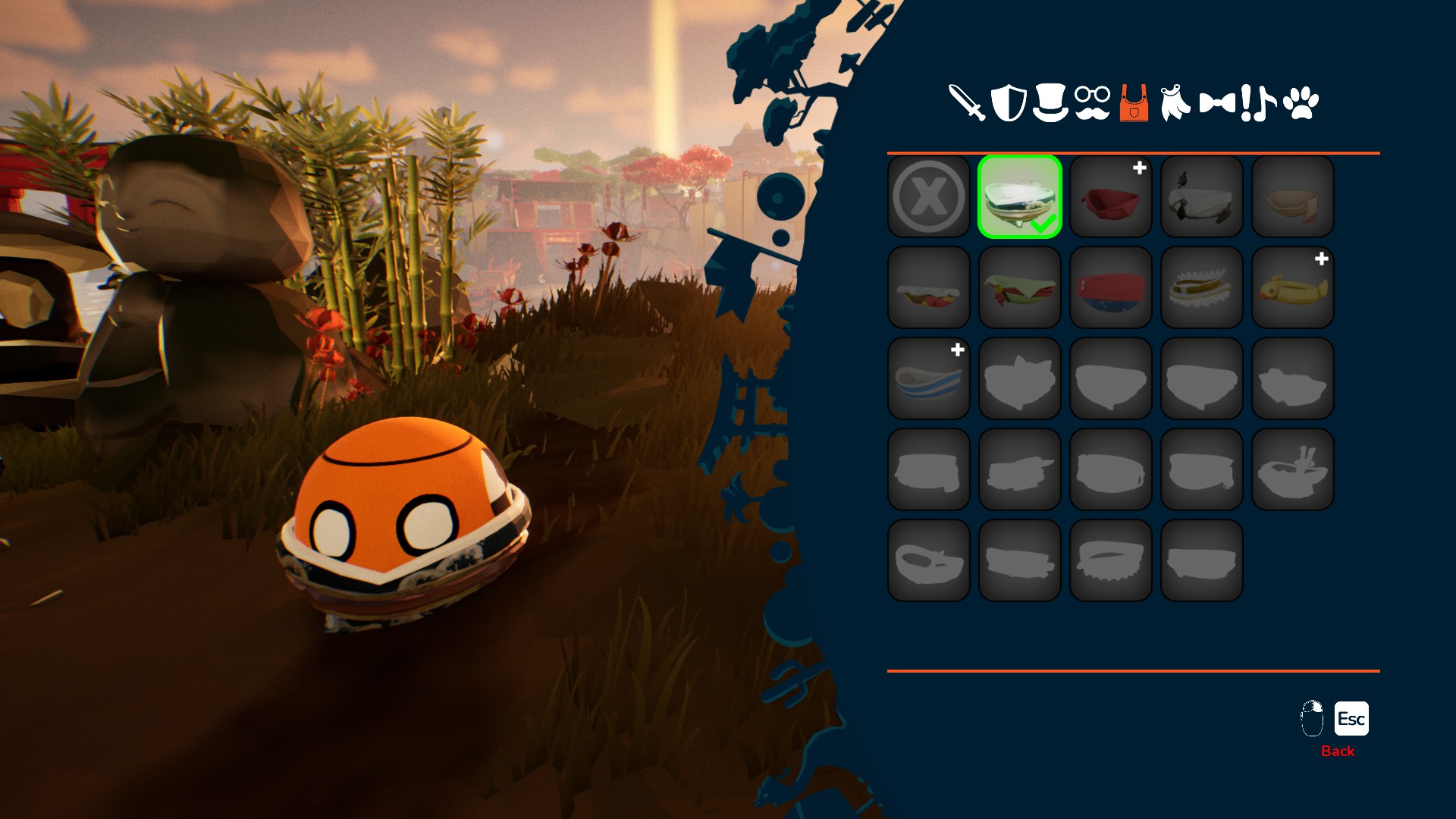Switch to the bow tie tab

tap(1217, 103)
